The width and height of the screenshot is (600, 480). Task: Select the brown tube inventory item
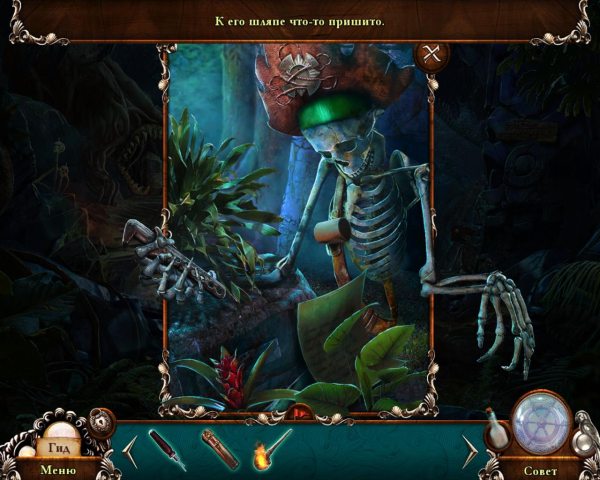tap(219, 447)
